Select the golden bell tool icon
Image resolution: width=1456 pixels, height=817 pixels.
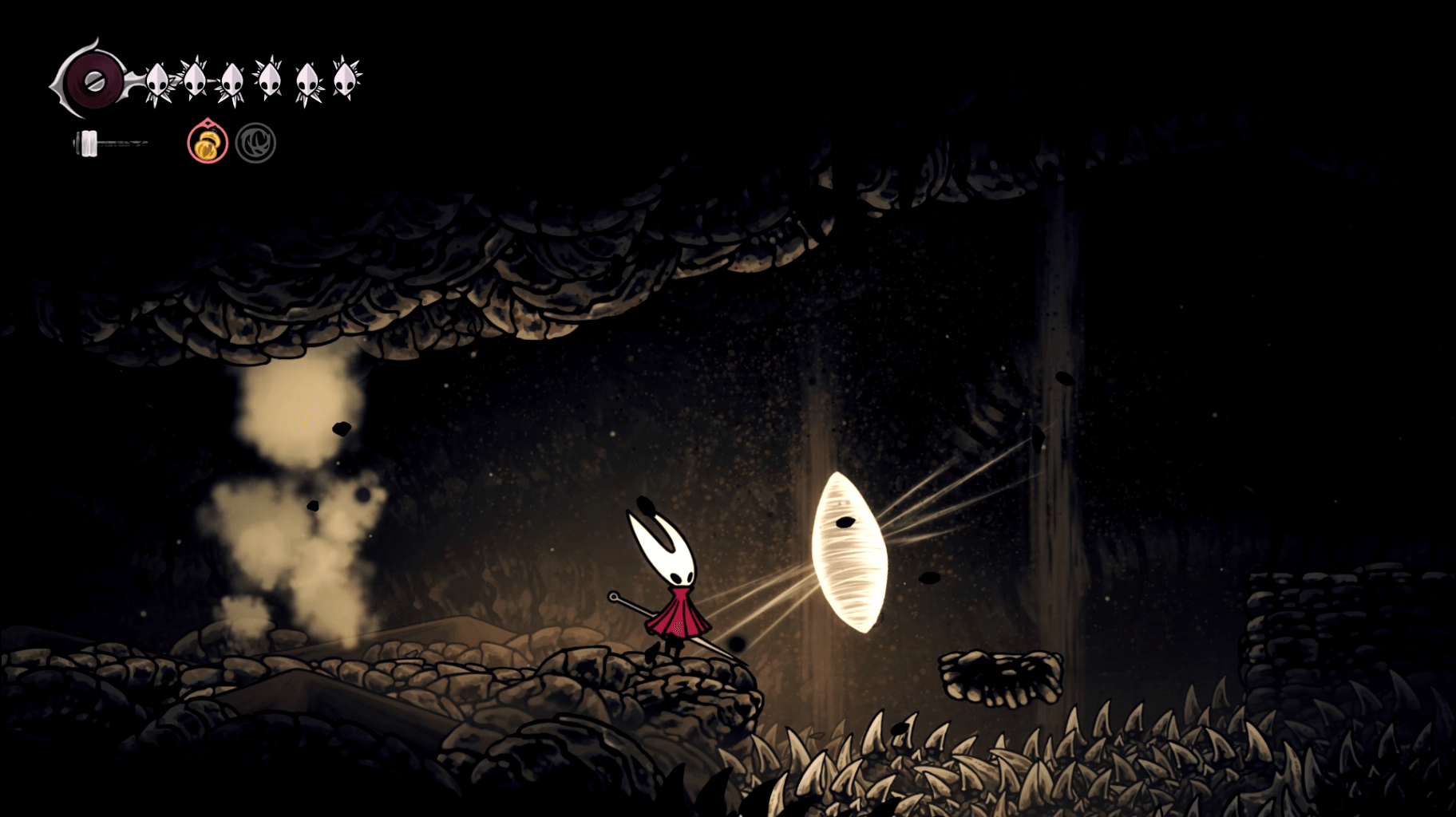coord(208,144)
